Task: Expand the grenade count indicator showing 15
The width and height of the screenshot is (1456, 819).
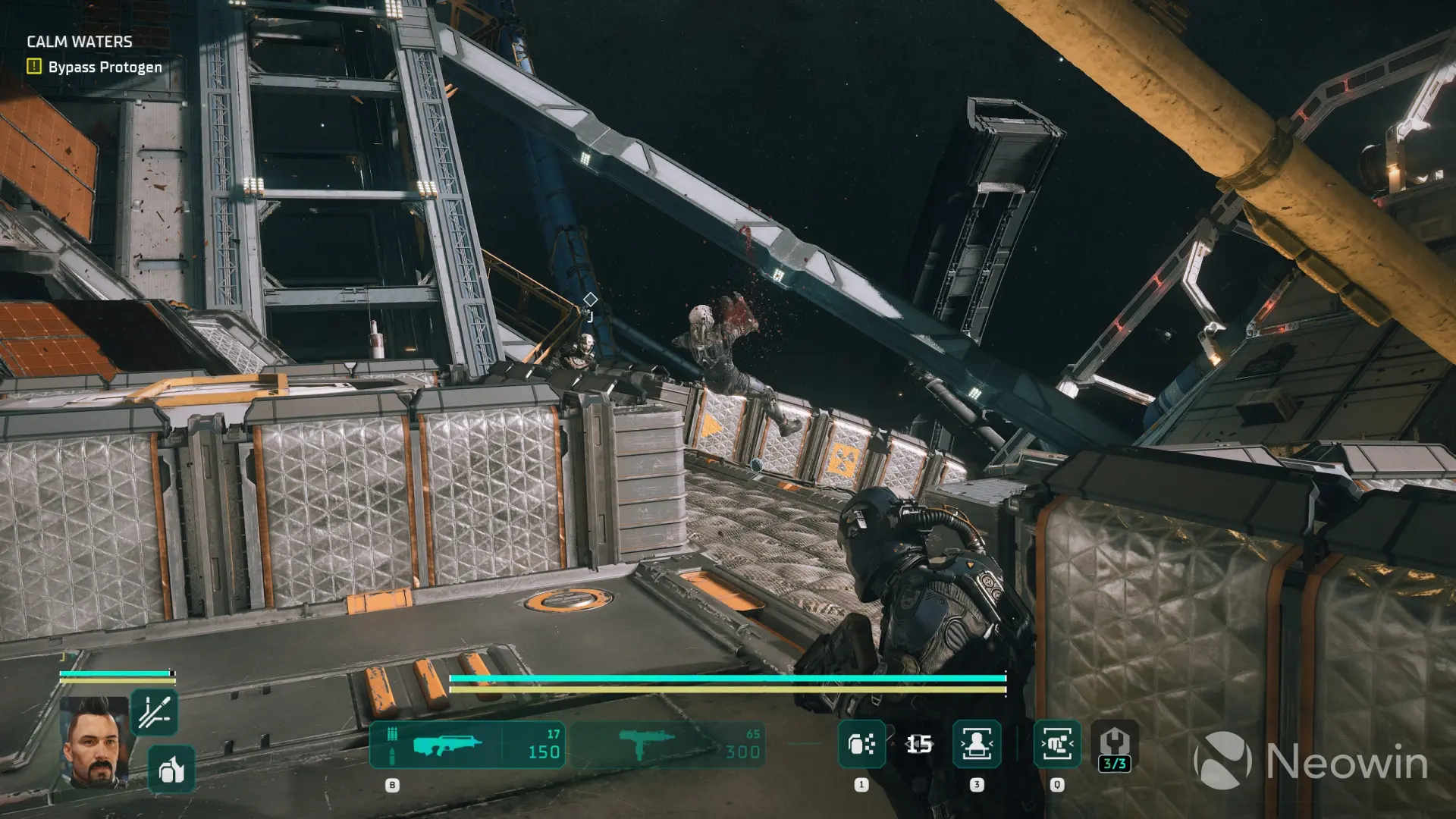Action: coord(918,745)
